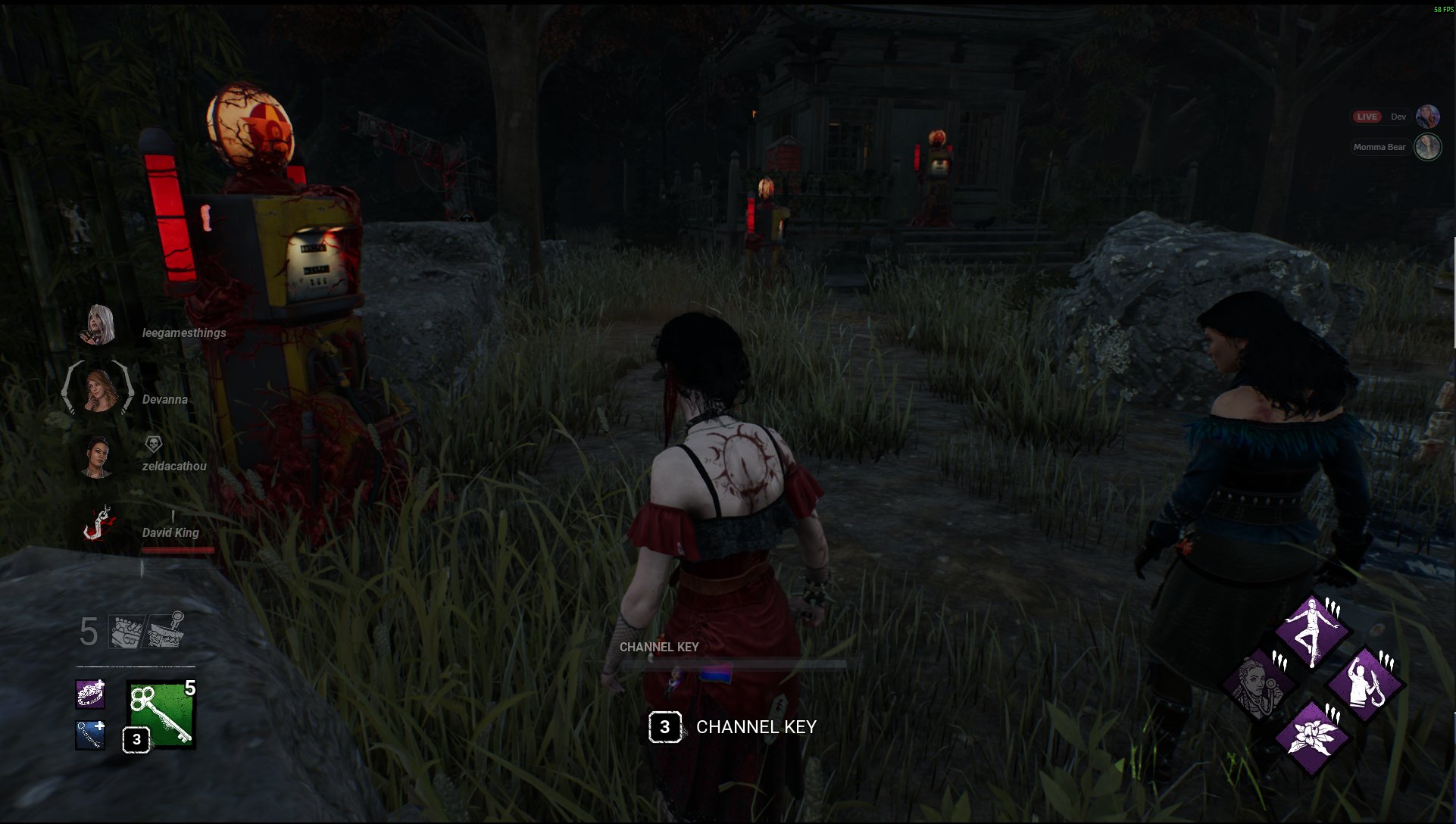Image resolution: width=1456 pixels, height=824 pixels.
Task: Select the green key item slot
Action: [161, 714]
